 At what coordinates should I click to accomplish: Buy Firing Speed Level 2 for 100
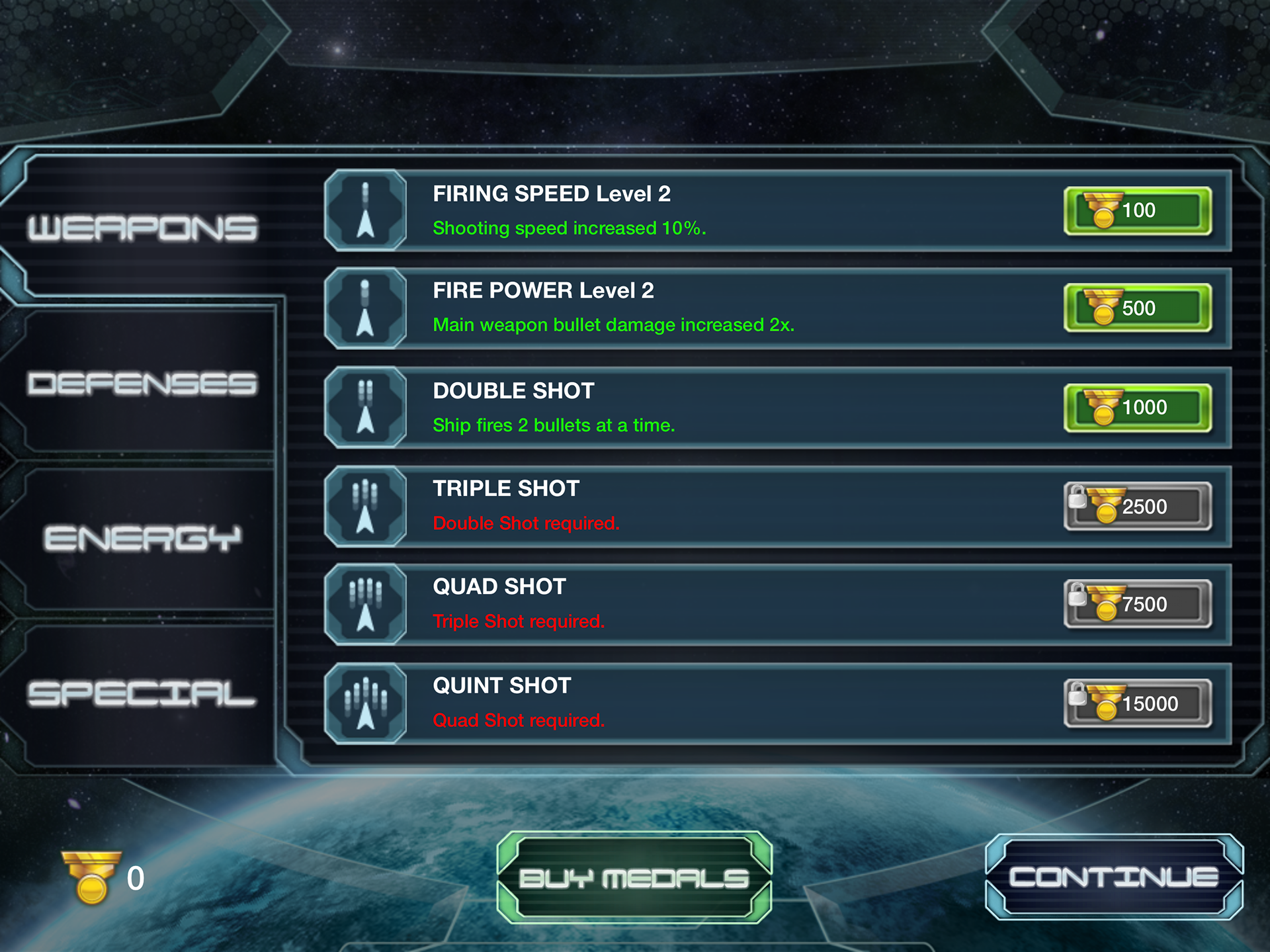(x=1137, y=211)
